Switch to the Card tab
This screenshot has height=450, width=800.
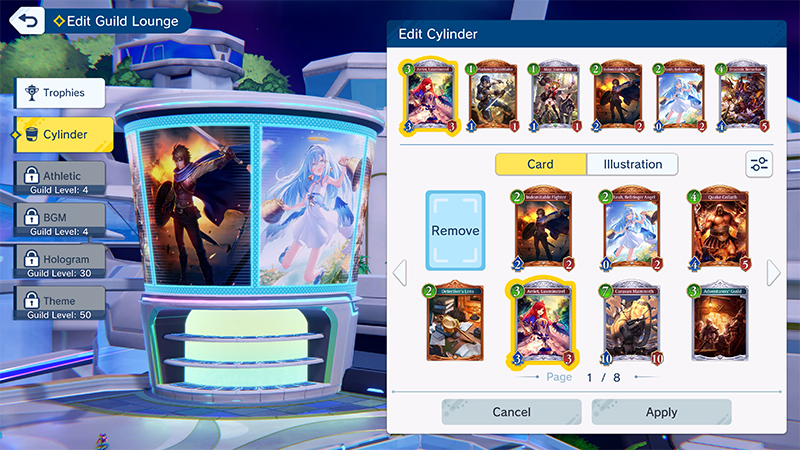pyautogui.click(x=540, y=164)
